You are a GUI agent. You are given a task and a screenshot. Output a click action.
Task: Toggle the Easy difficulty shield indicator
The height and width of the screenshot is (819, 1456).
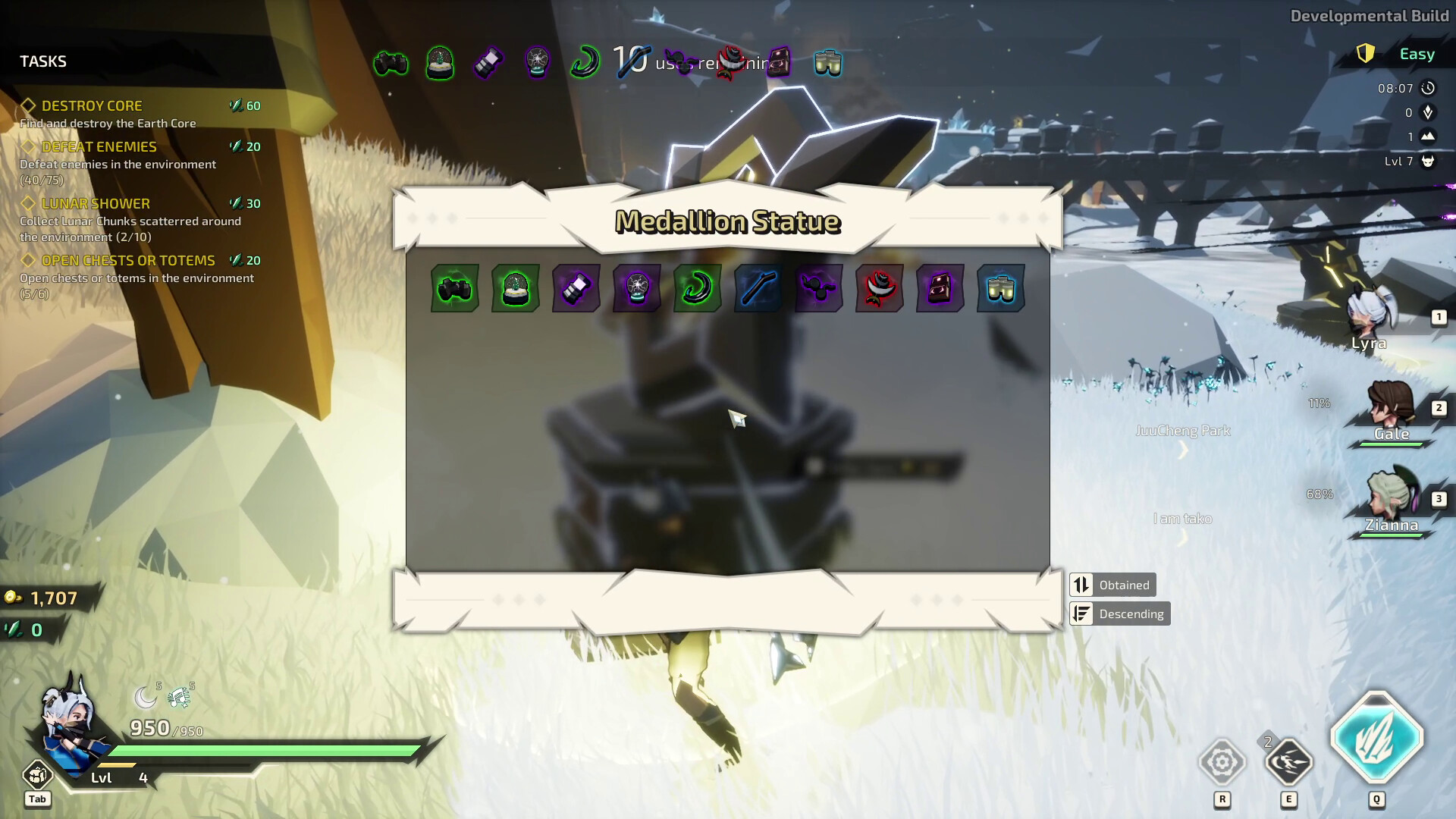click(1367, 53)
